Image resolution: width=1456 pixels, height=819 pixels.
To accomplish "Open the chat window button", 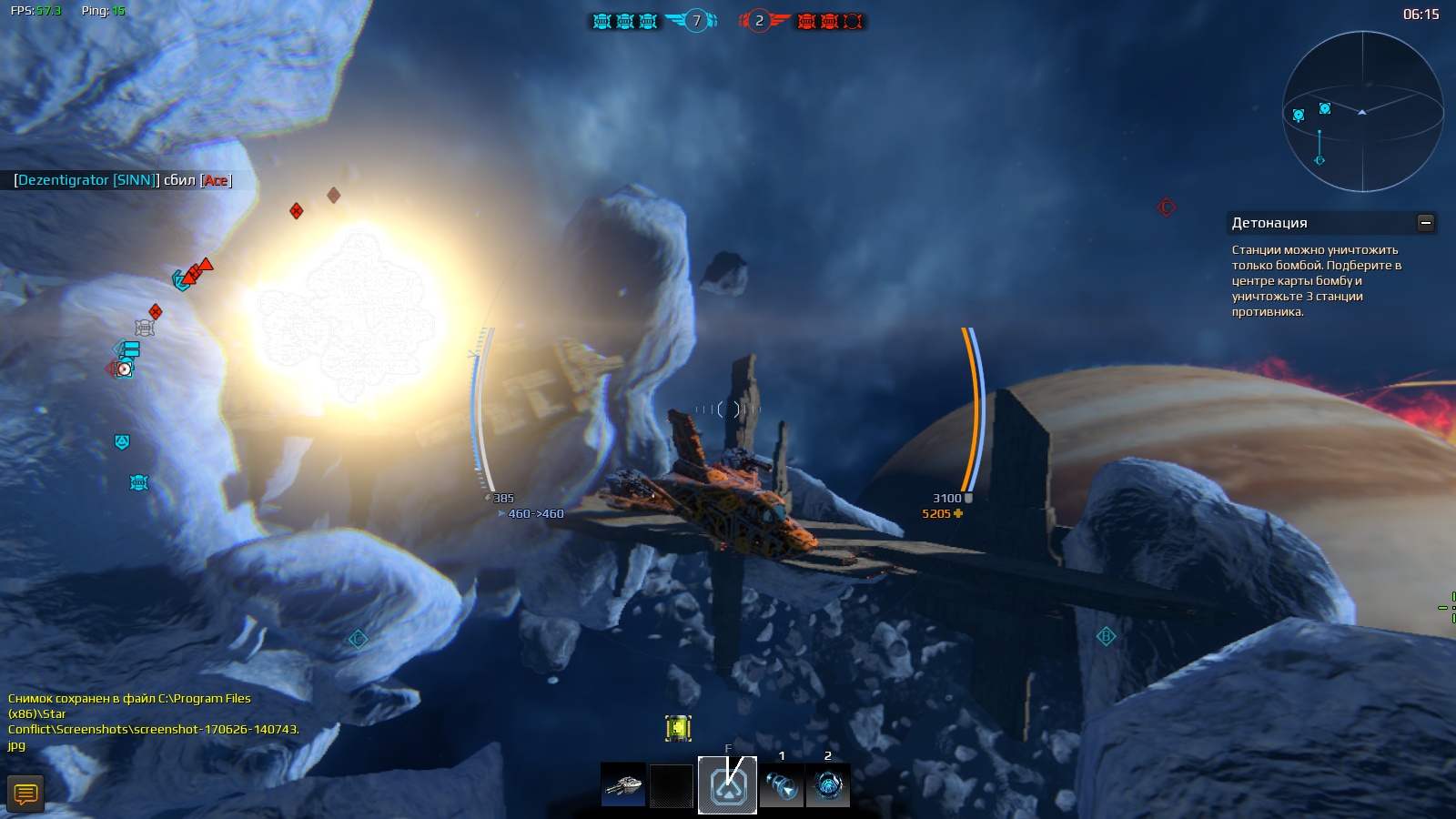I will coord(25,794).
